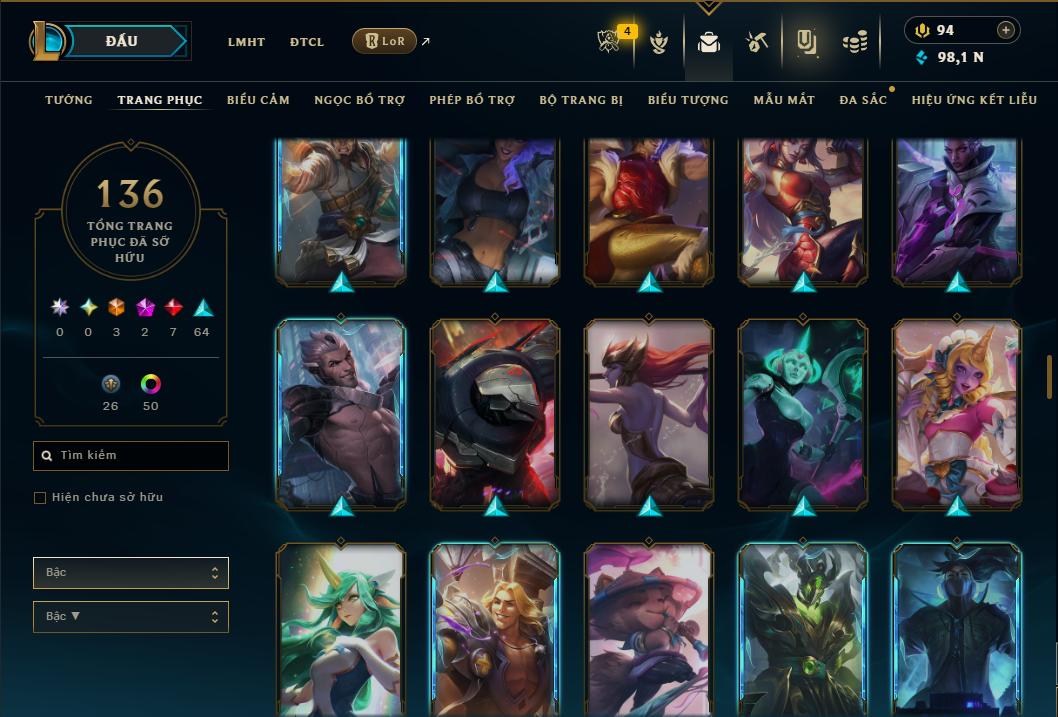Click the ĐẤU play button
Screen dimensions: 1058x717
(x=122, y=41)
